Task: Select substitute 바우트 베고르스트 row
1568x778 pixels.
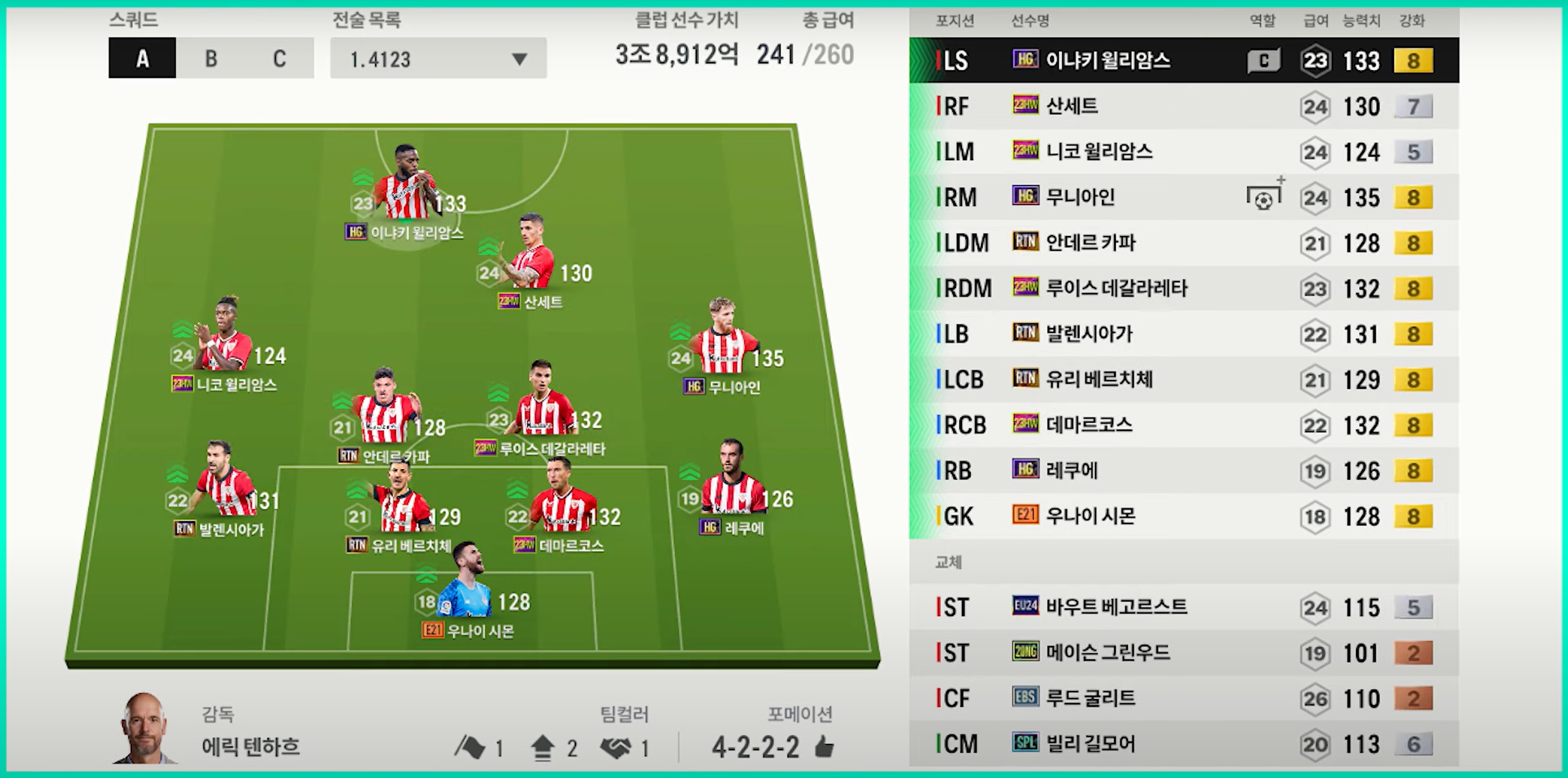Action: (1183, 607)
